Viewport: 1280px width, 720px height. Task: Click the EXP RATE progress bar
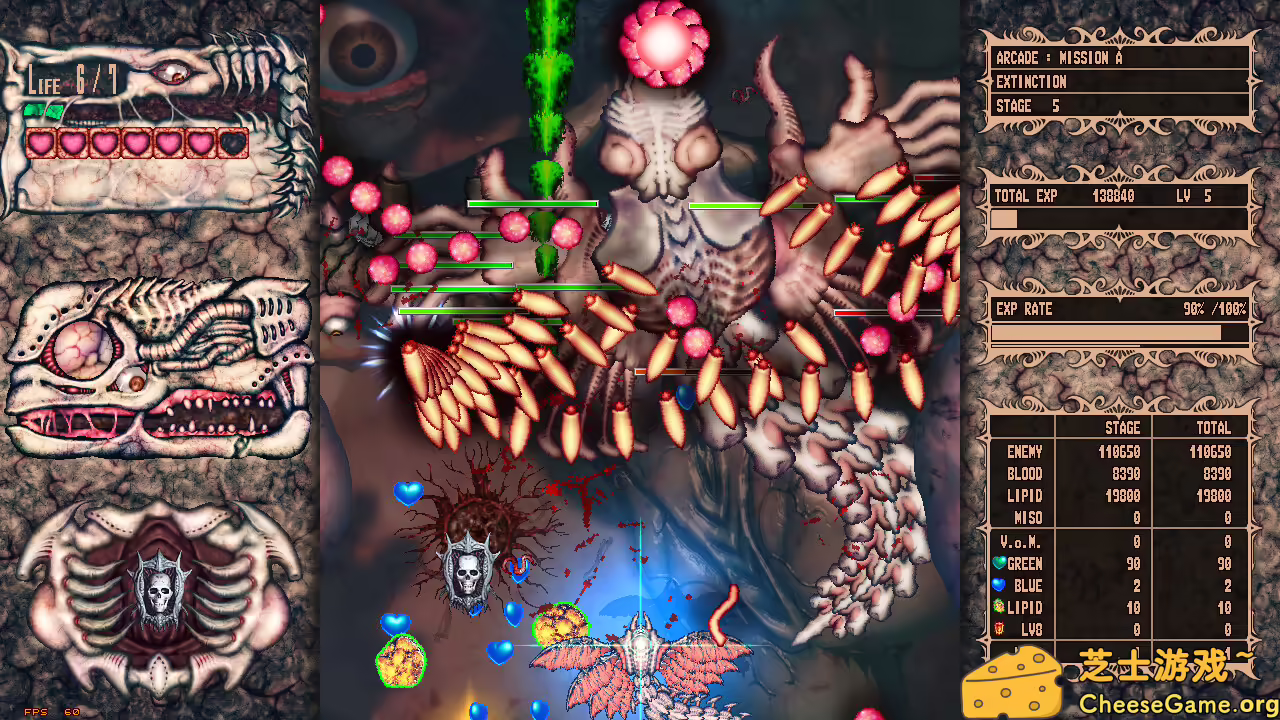click(1115, 332)
